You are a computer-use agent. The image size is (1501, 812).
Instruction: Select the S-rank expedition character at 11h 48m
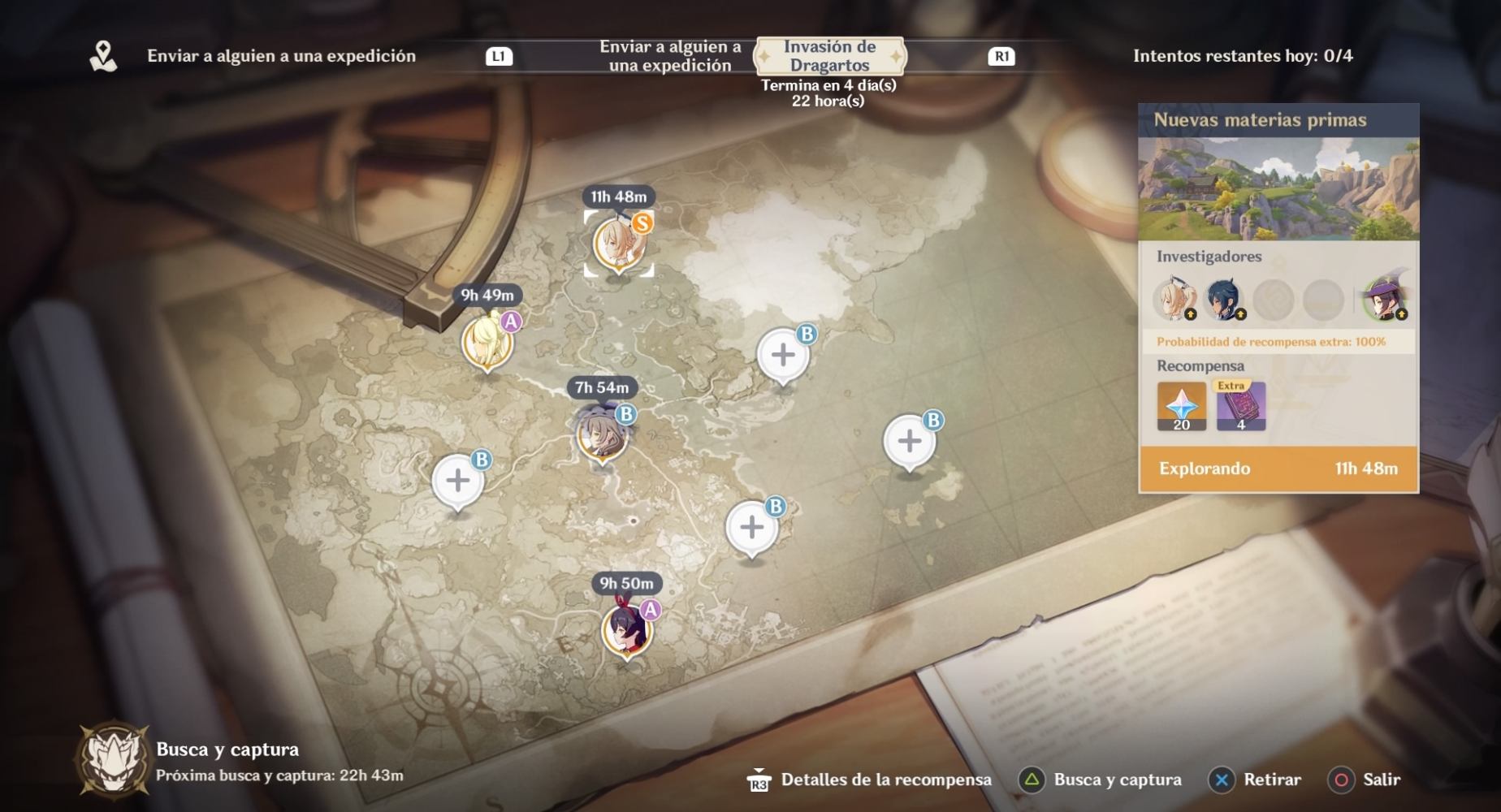616,245
